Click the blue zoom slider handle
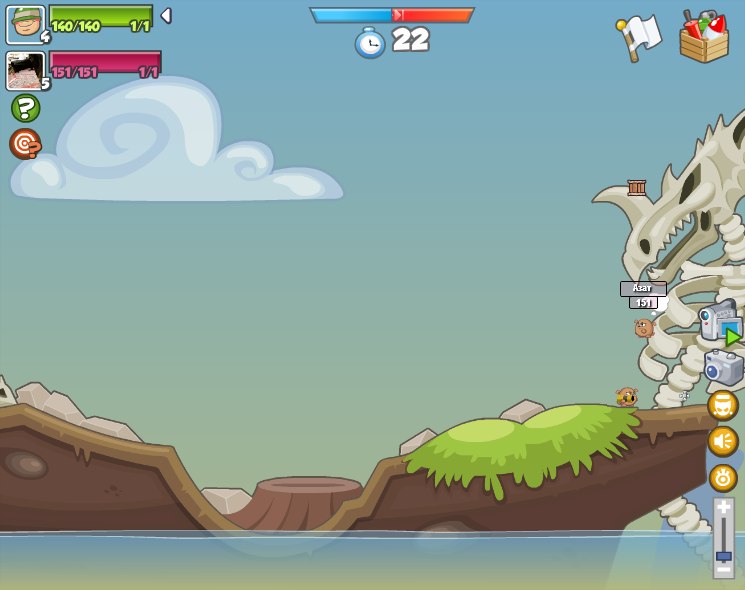This screenshot has width=745, height=590. pyautogui.click(x=723, y=556)
